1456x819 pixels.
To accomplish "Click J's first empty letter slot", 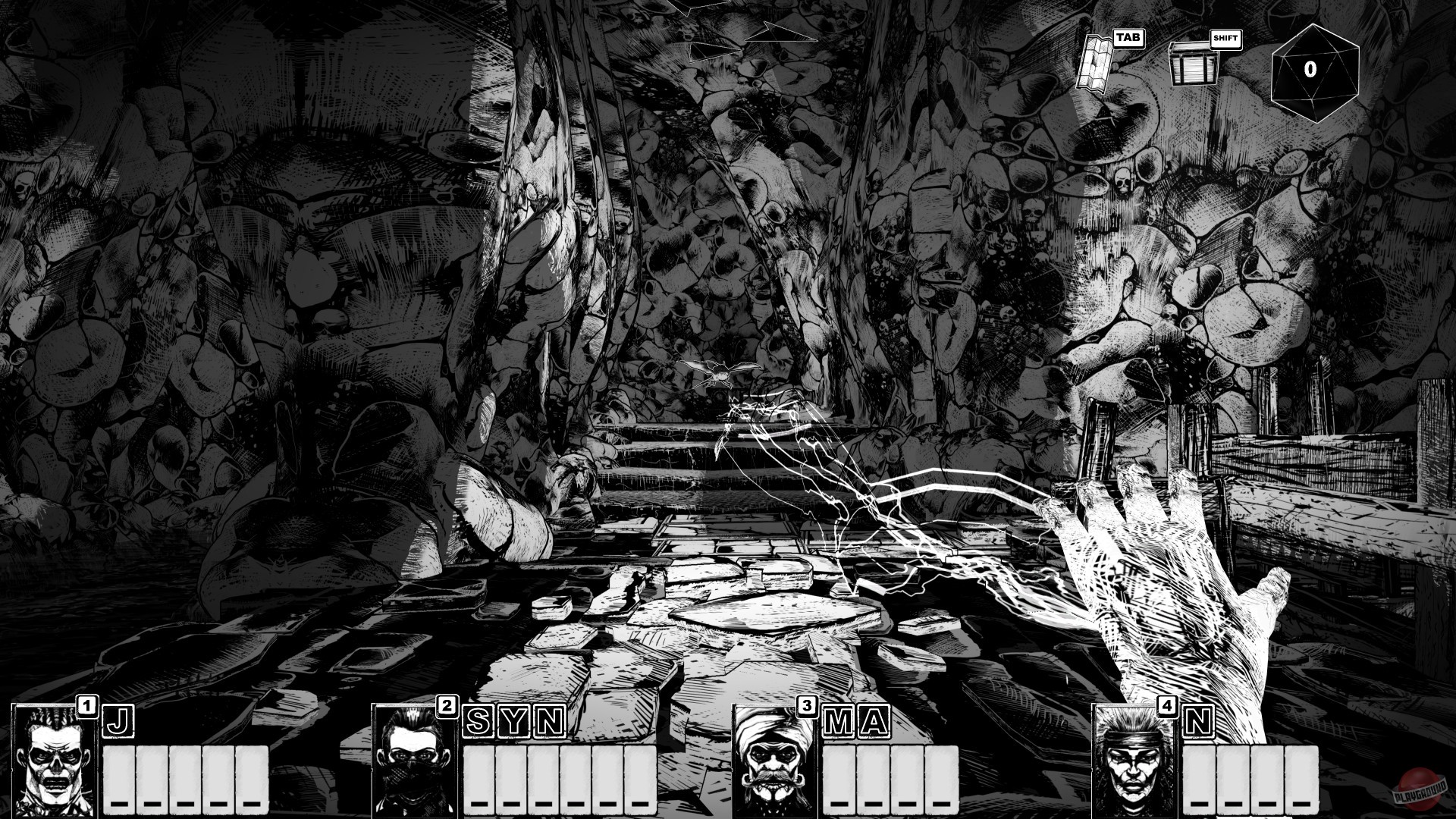I will click(118, 777).
